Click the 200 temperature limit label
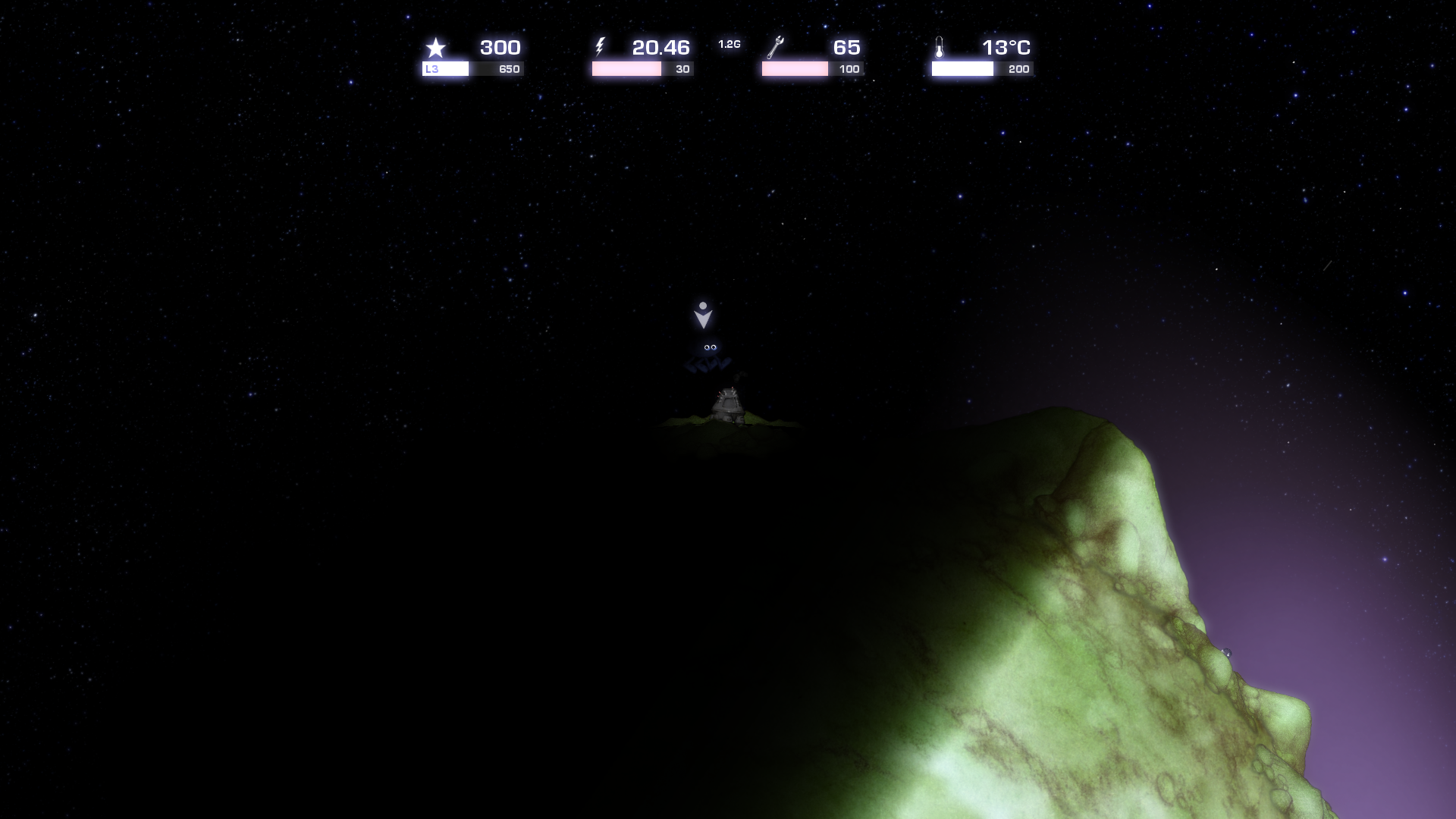The height and width of the screenshot is (819, 1456). click(1018, 68)
